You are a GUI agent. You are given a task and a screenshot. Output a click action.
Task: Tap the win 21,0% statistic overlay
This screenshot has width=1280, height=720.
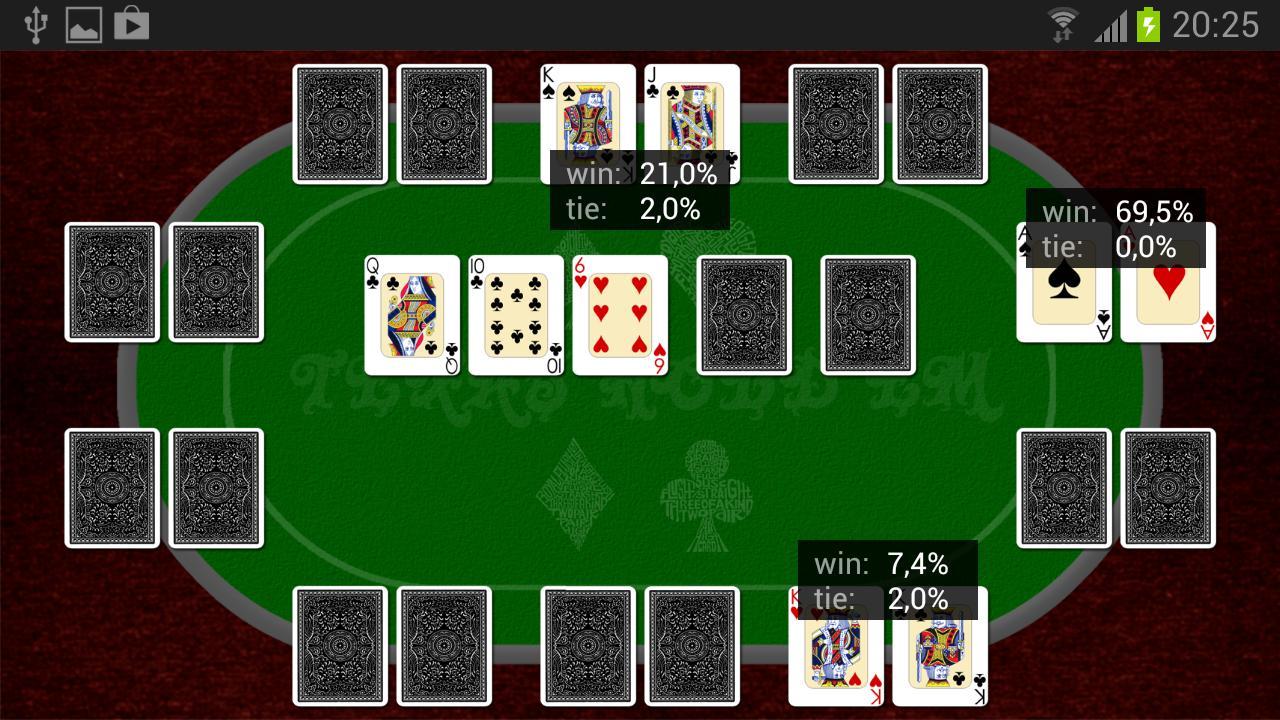[640, 174]
